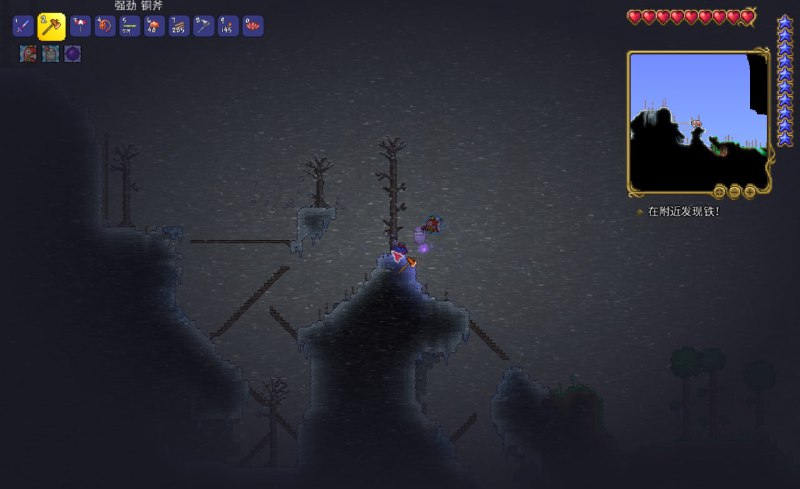Zoom in the minimap with plus button
The width and height of the screenshot is (800, 489).
click(x=749, y=191)
